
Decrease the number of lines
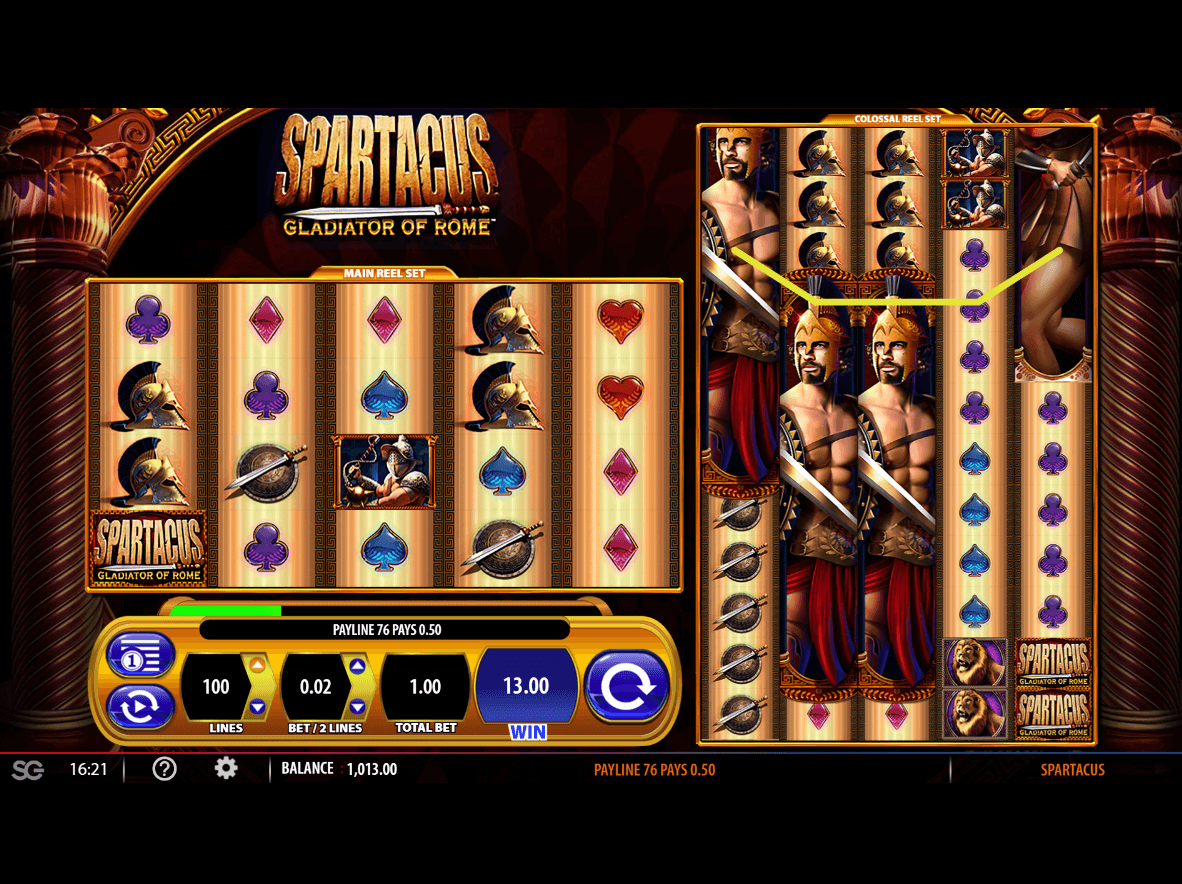click(x=257, y=707)
